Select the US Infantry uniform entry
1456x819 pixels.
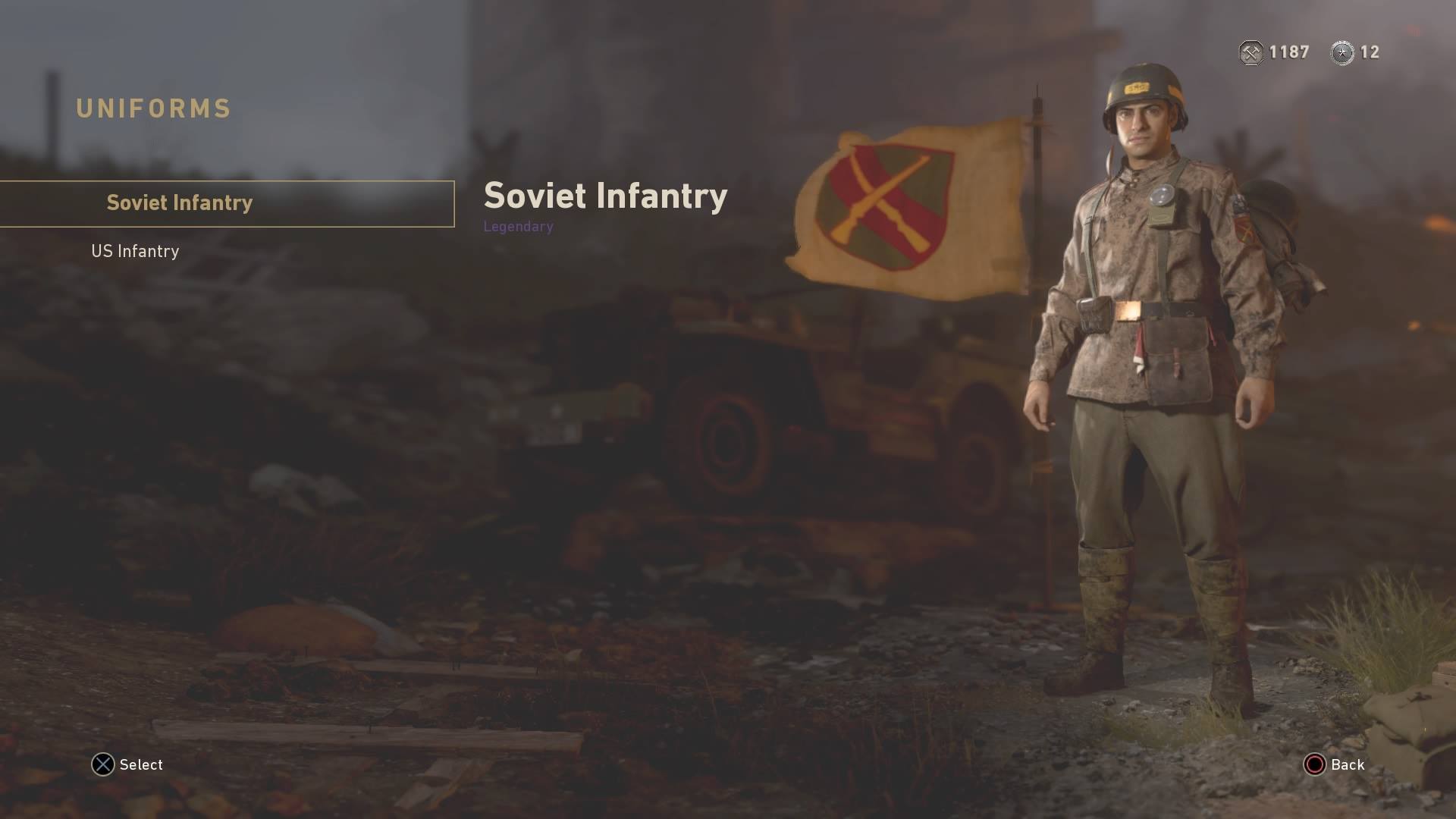[135, 251]
